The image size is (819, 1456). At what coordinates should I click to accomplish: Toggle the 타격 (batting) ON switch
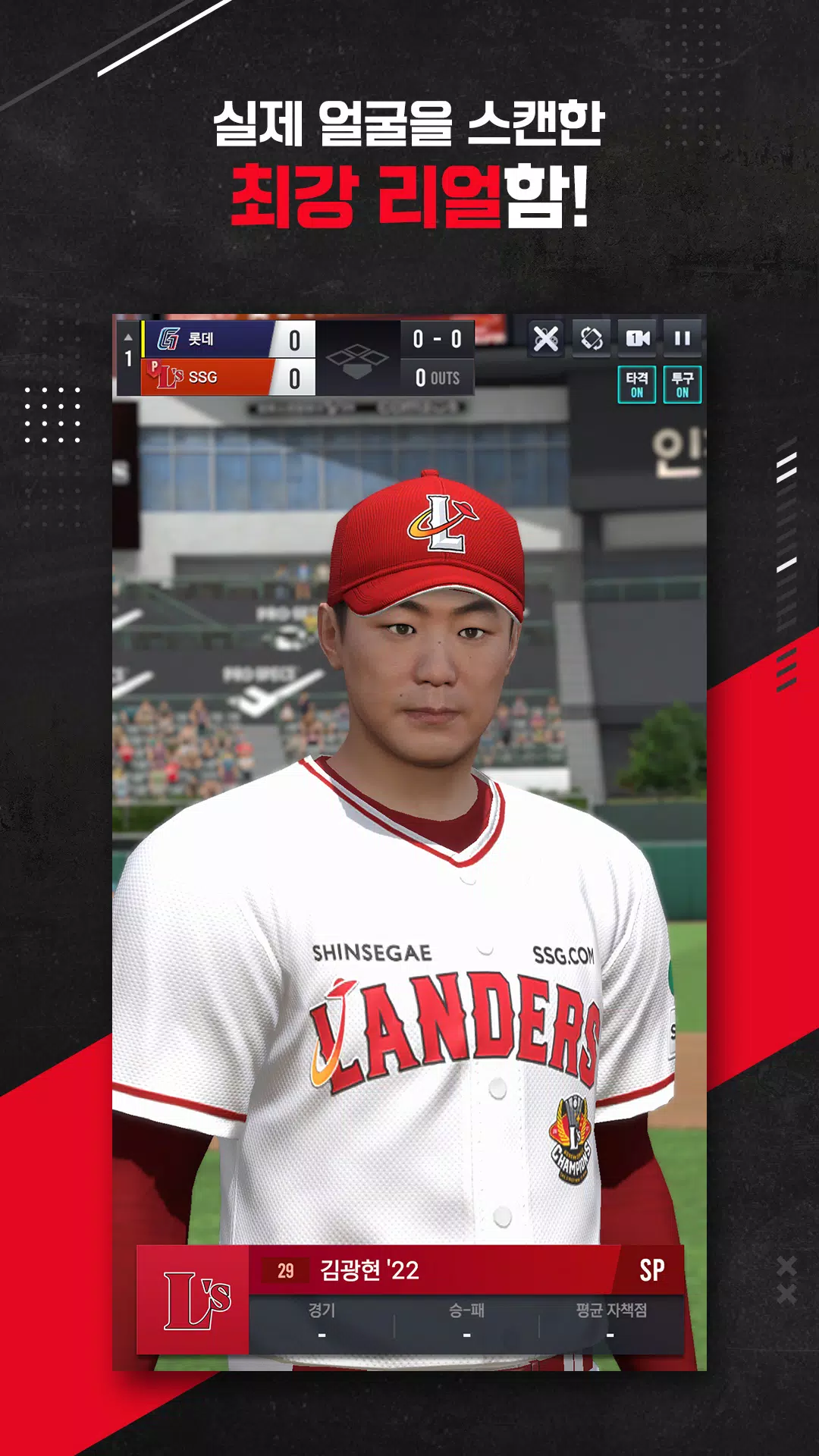coord(637,384)
